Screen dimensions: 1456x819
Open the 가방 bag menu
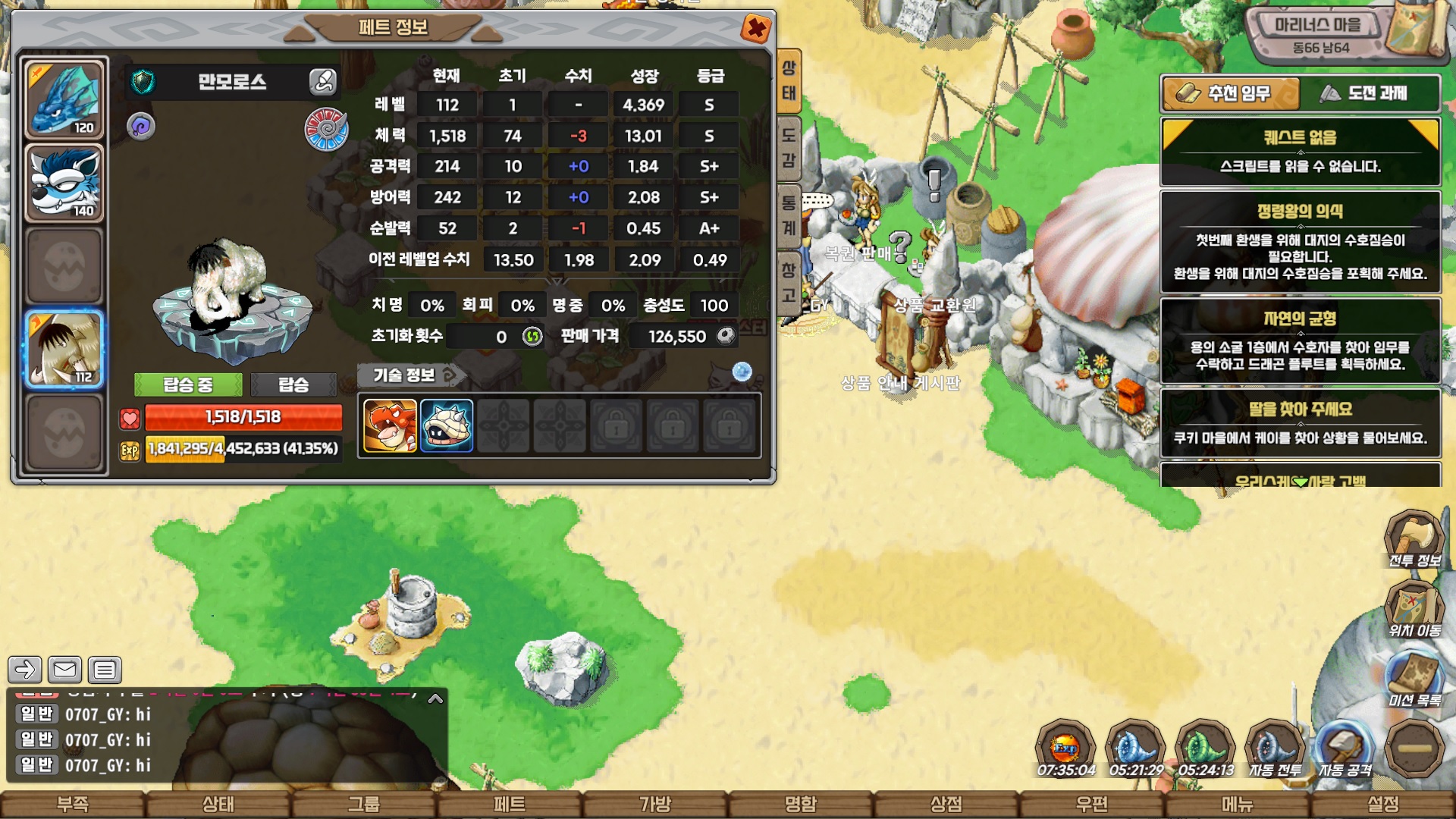(655, 804)
